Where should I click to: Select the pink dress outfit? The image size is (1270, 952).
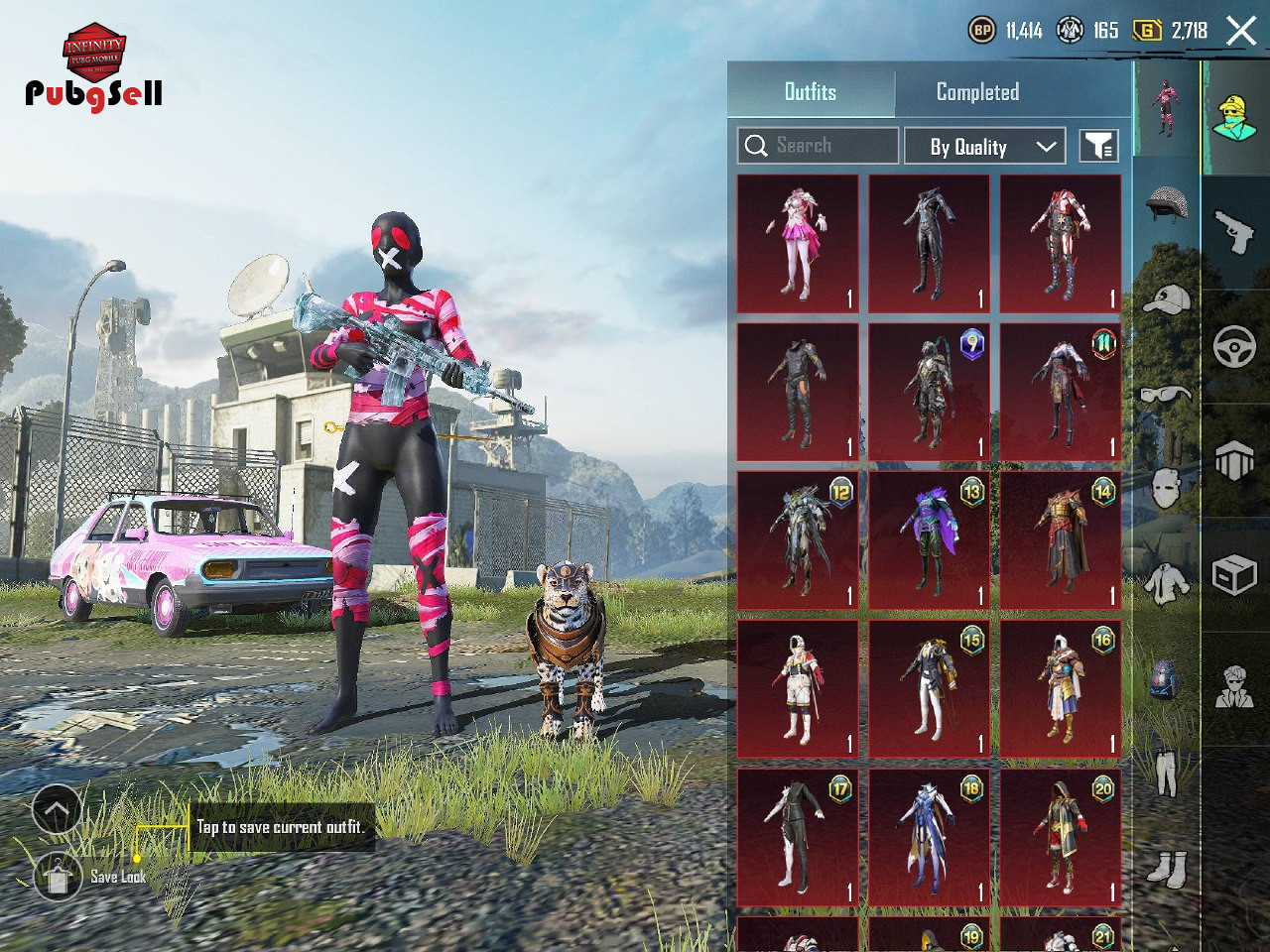pos(798,244)
